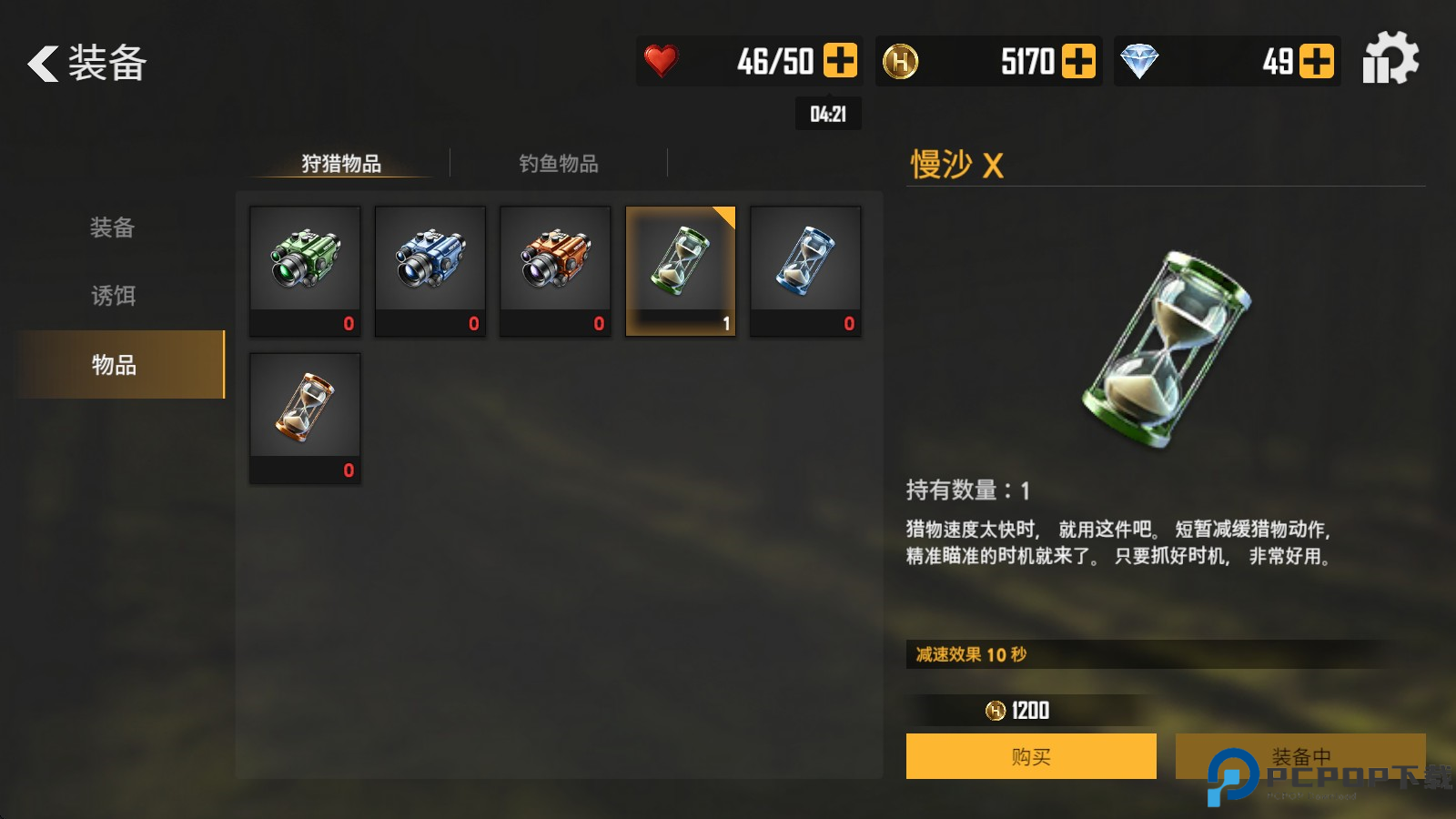Switch to the 钓鱼物品 tab
The height and width of the screenshot is (819, 1456).
click(x=558, y=164)
